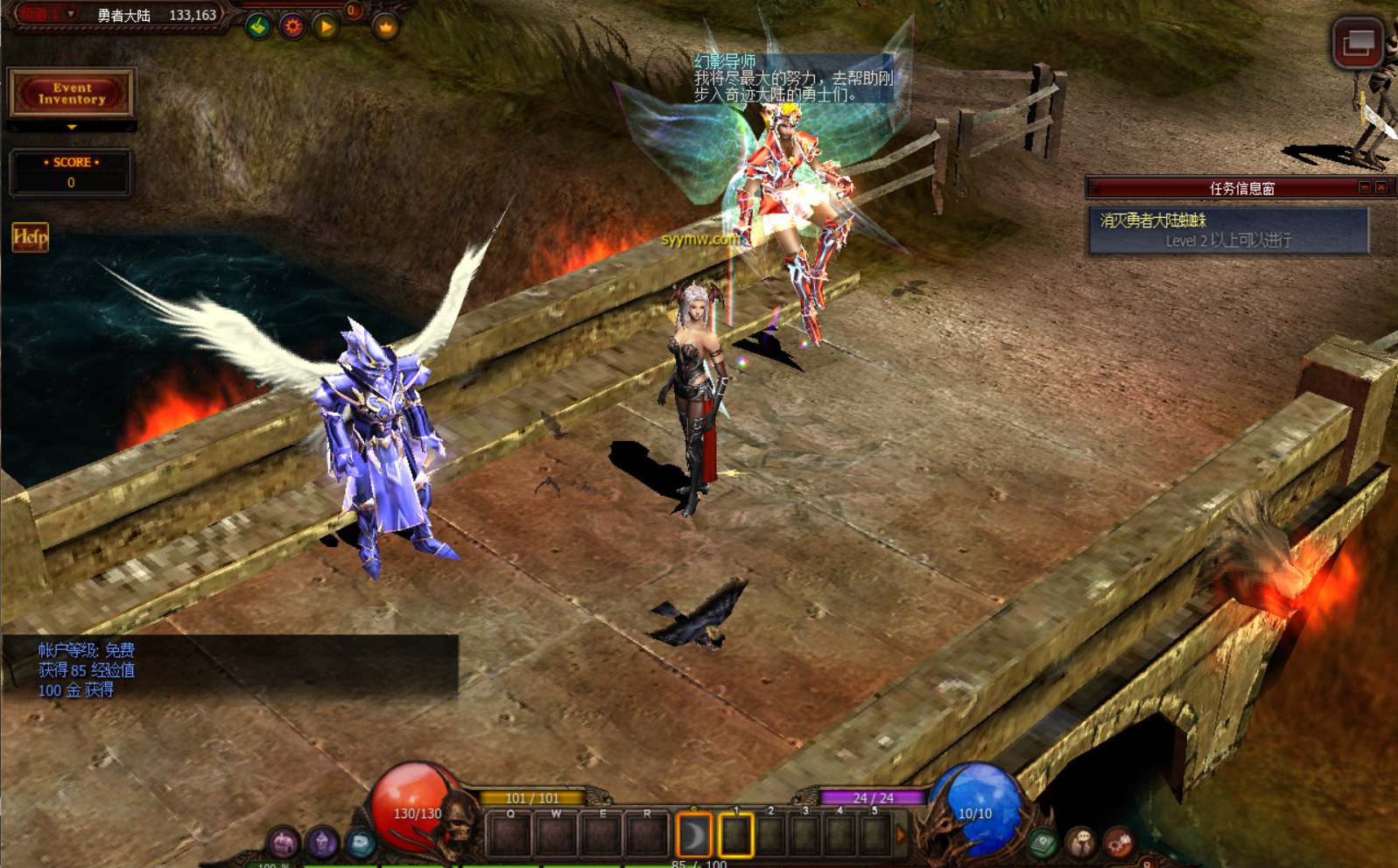This screenshot has height=868, width=1398.
Task: Select the yellow-highlighted hotbar slot 1
Action: pos(735,835)
